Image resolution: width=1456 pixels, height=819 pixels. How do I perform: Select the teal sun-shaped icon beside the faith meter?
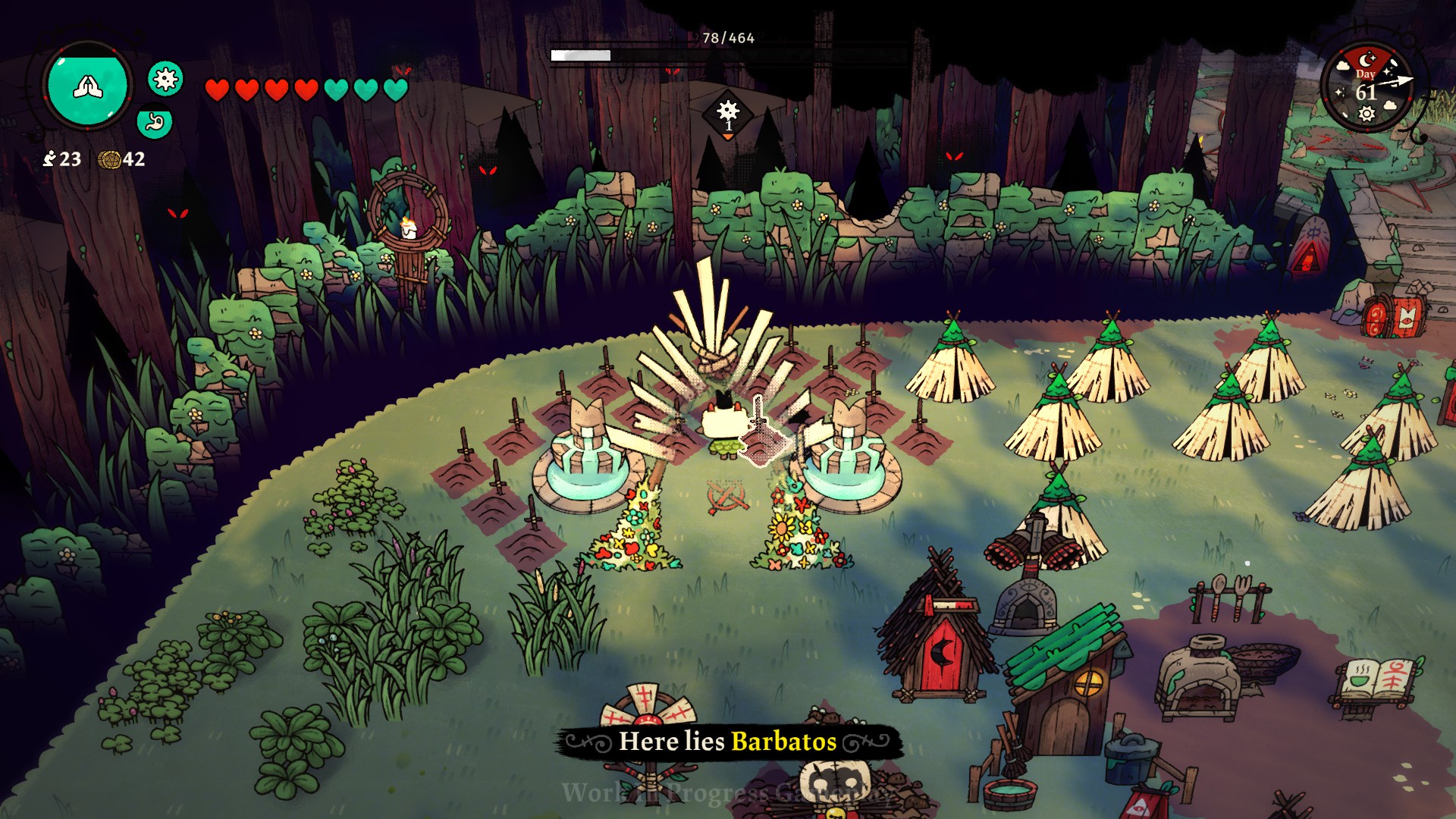tap(165, 78)
